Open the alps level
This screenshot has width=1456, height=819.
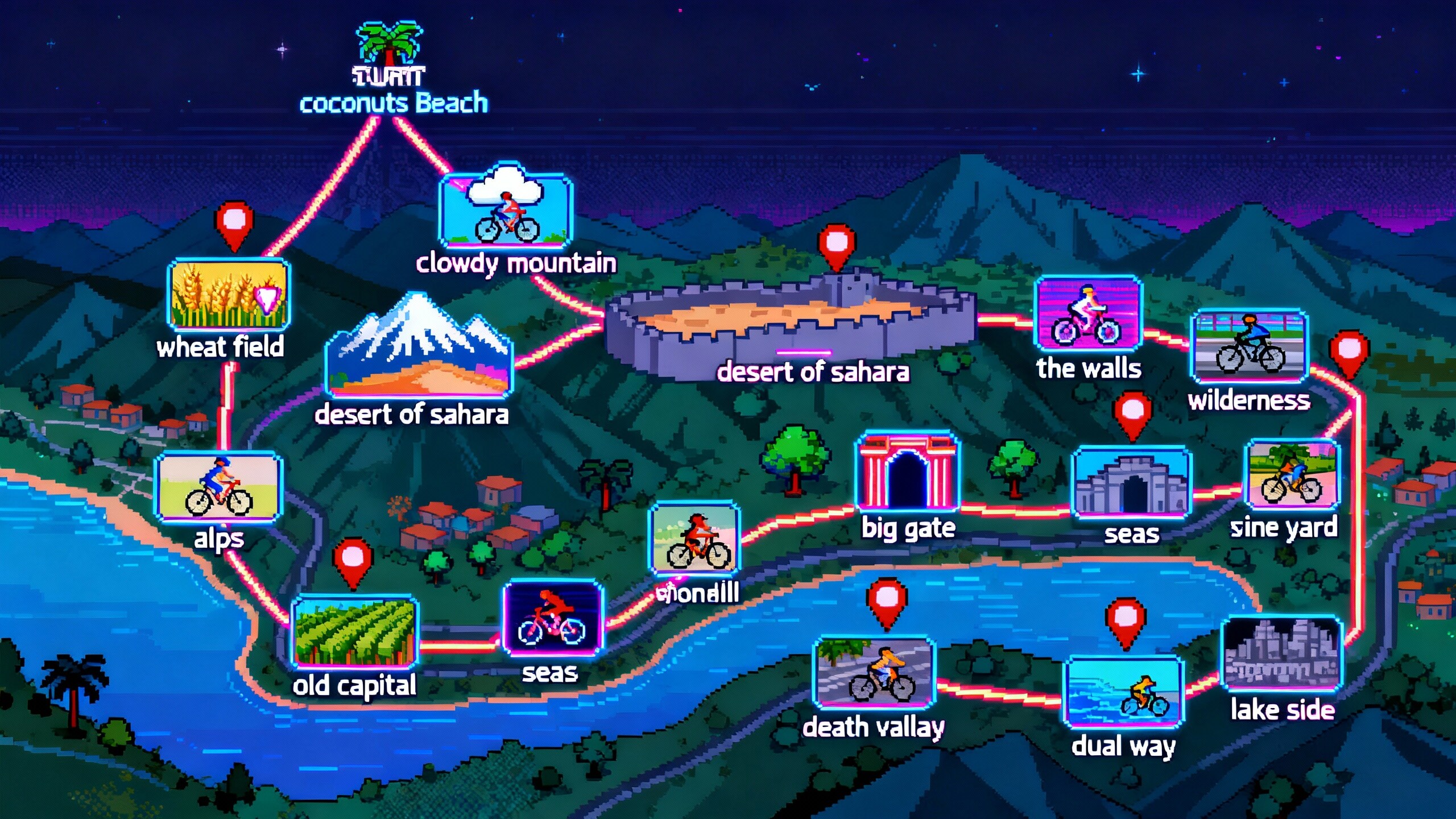(219, 487)
